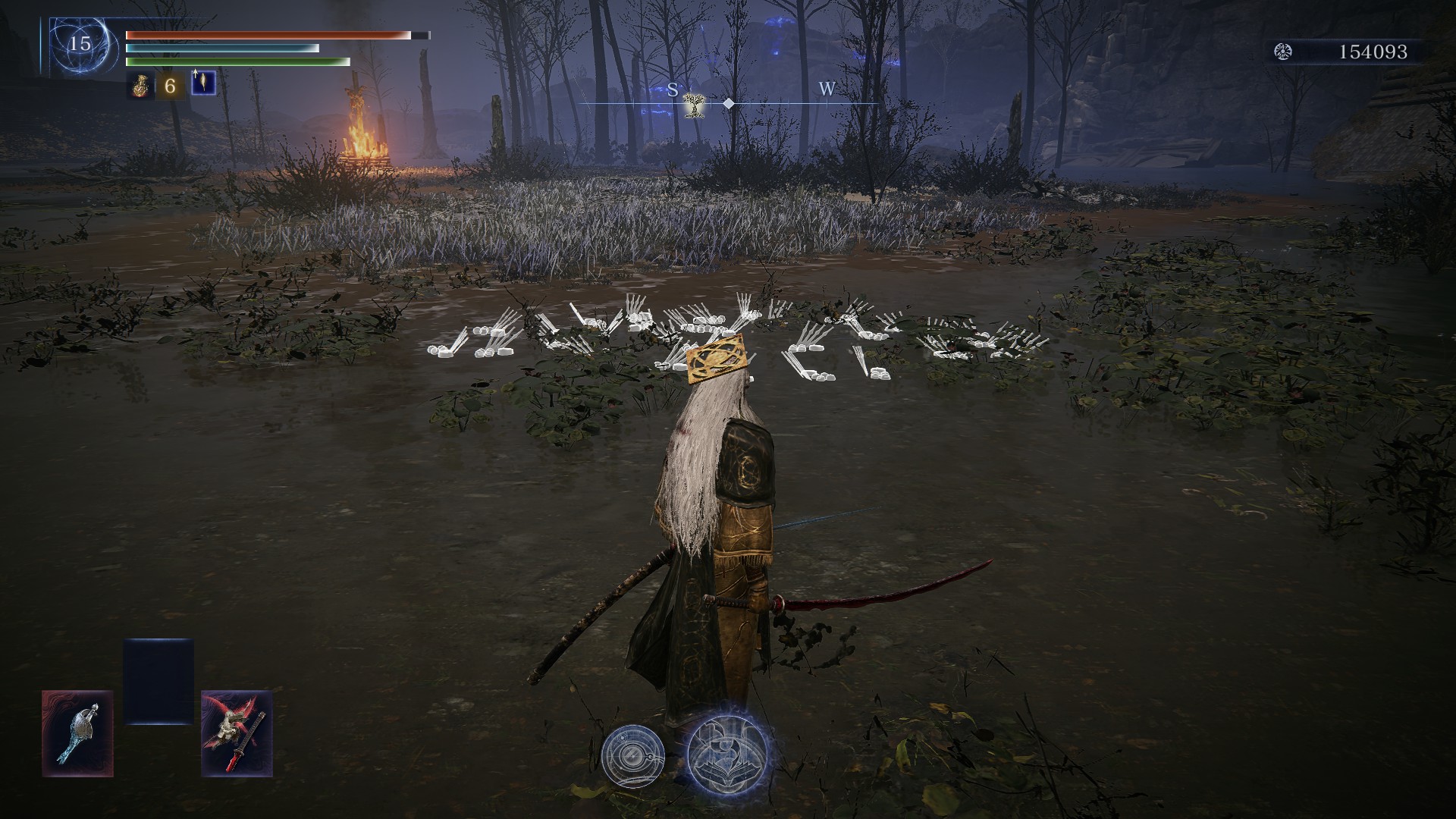
Task: Inspect the feather buff status icon
Action: tap(202, 83)
